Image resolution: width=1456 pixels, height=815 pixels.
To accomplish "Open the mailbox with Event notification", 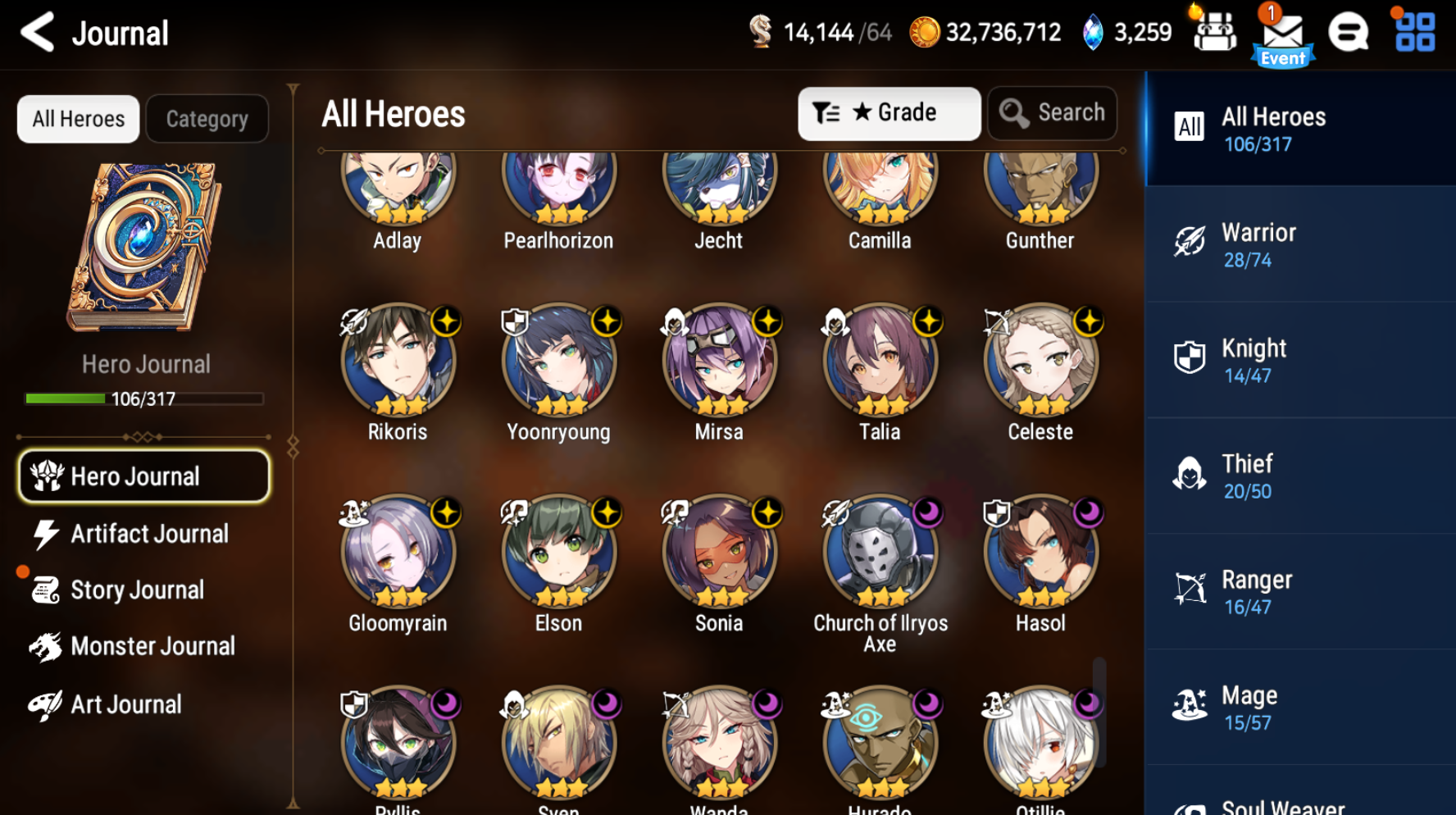I will click(x=1281, y=34).
